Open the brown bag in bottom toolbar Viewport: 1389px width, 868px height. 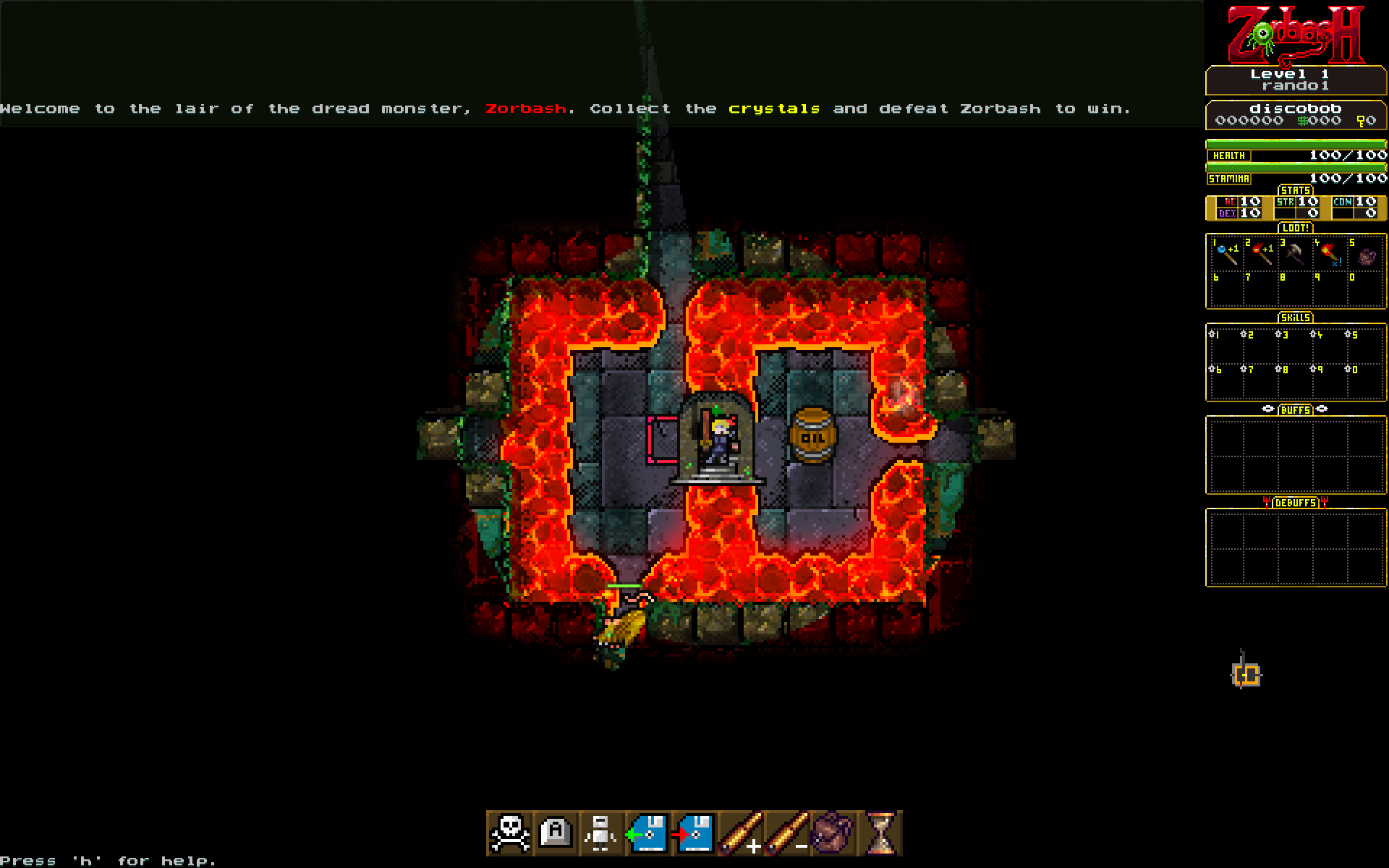click(833, 833)
